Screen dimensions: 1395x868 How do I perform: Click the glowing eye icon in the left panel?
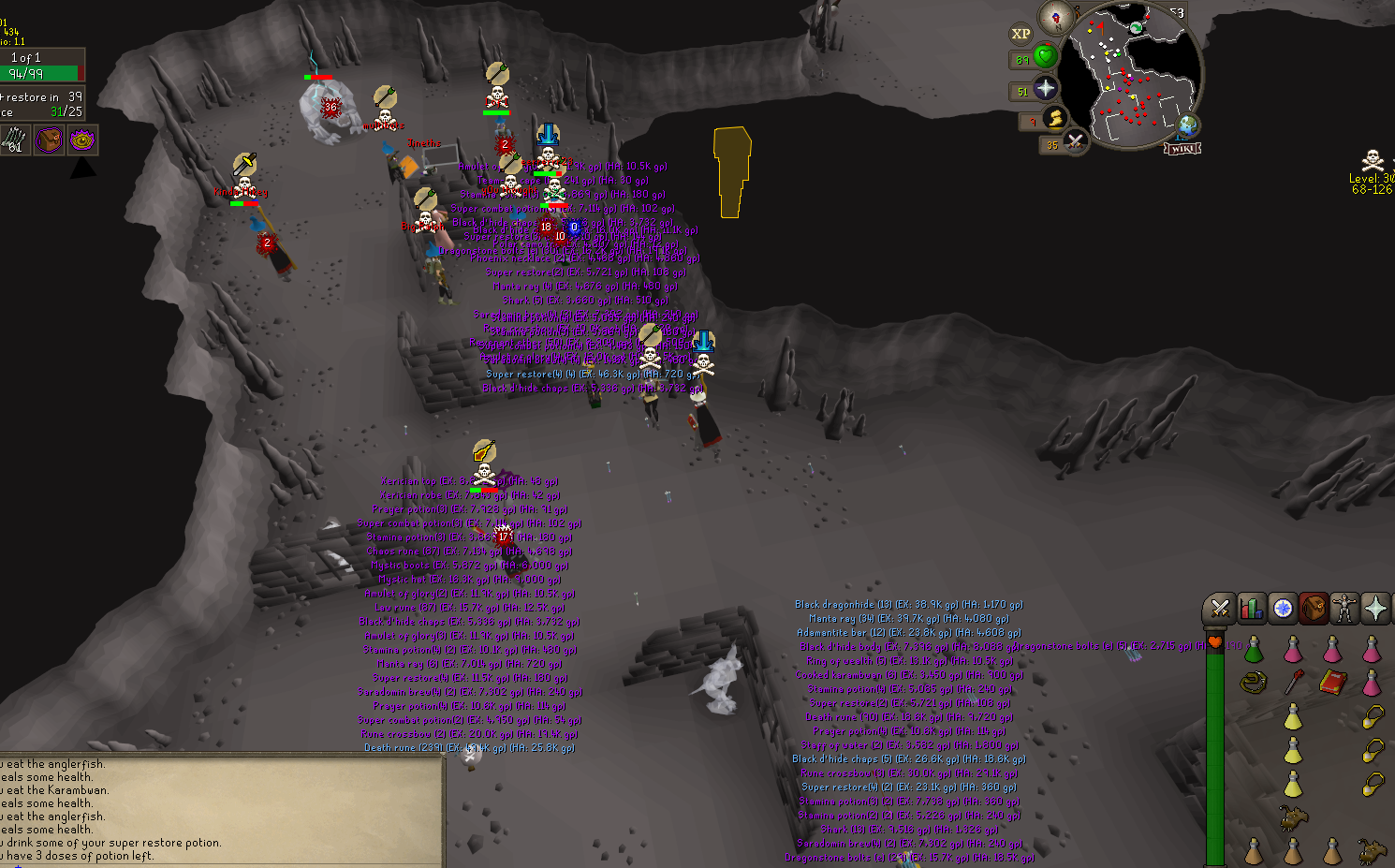[x=82, y=141]
